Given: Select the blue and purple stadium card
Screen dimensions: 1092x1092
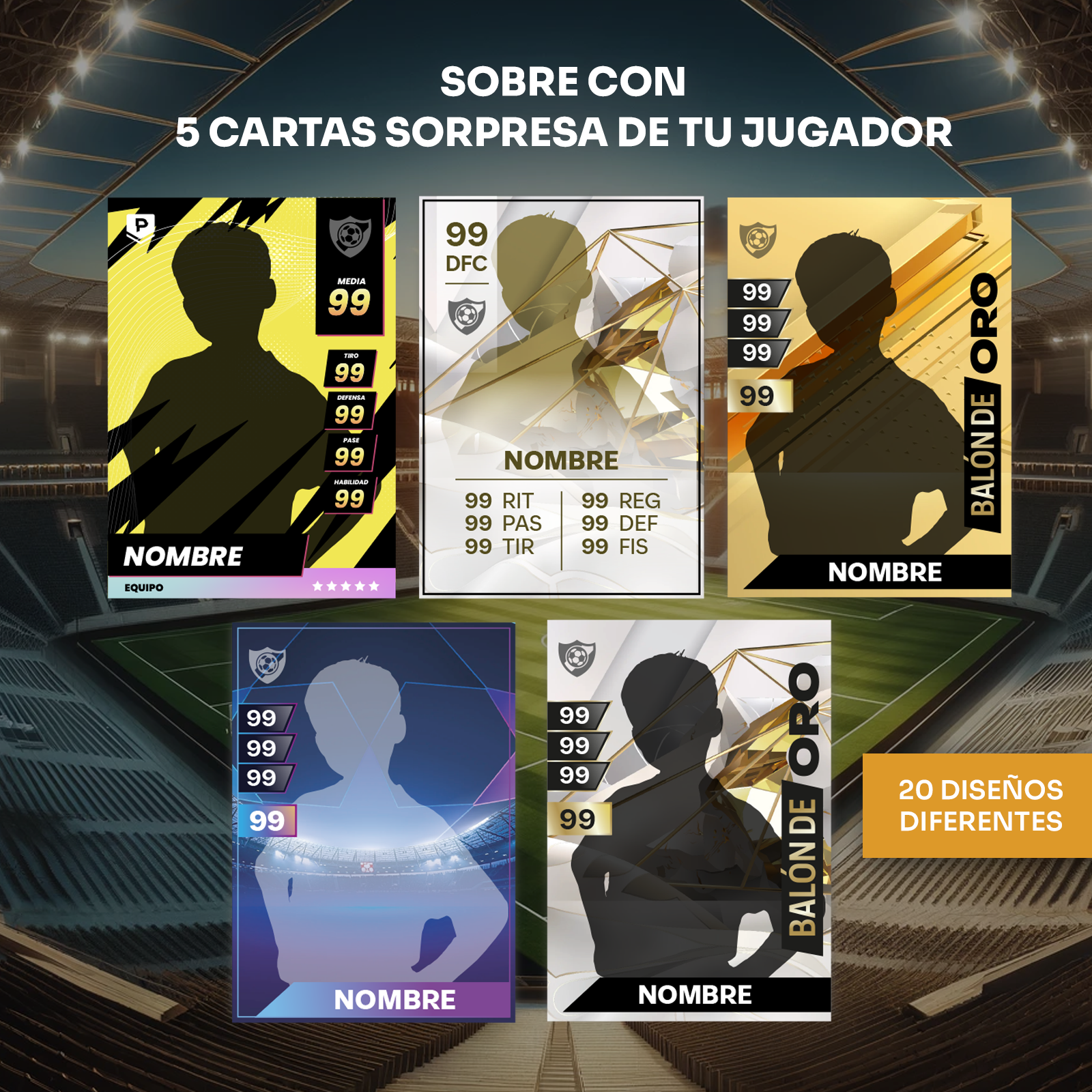Looking at the screenshot, I should click(373, 821).
